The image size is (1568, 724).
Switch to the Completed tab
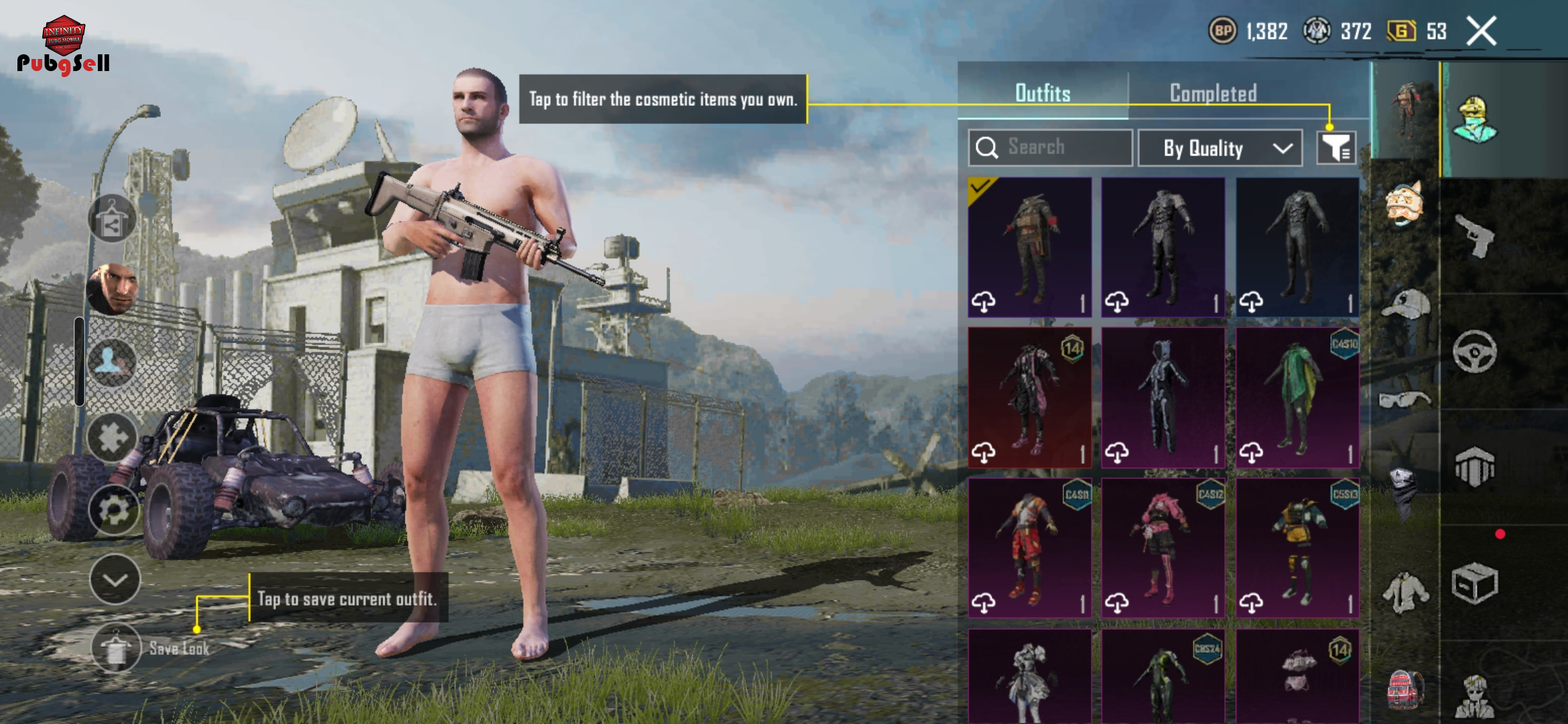[1213, 93]
